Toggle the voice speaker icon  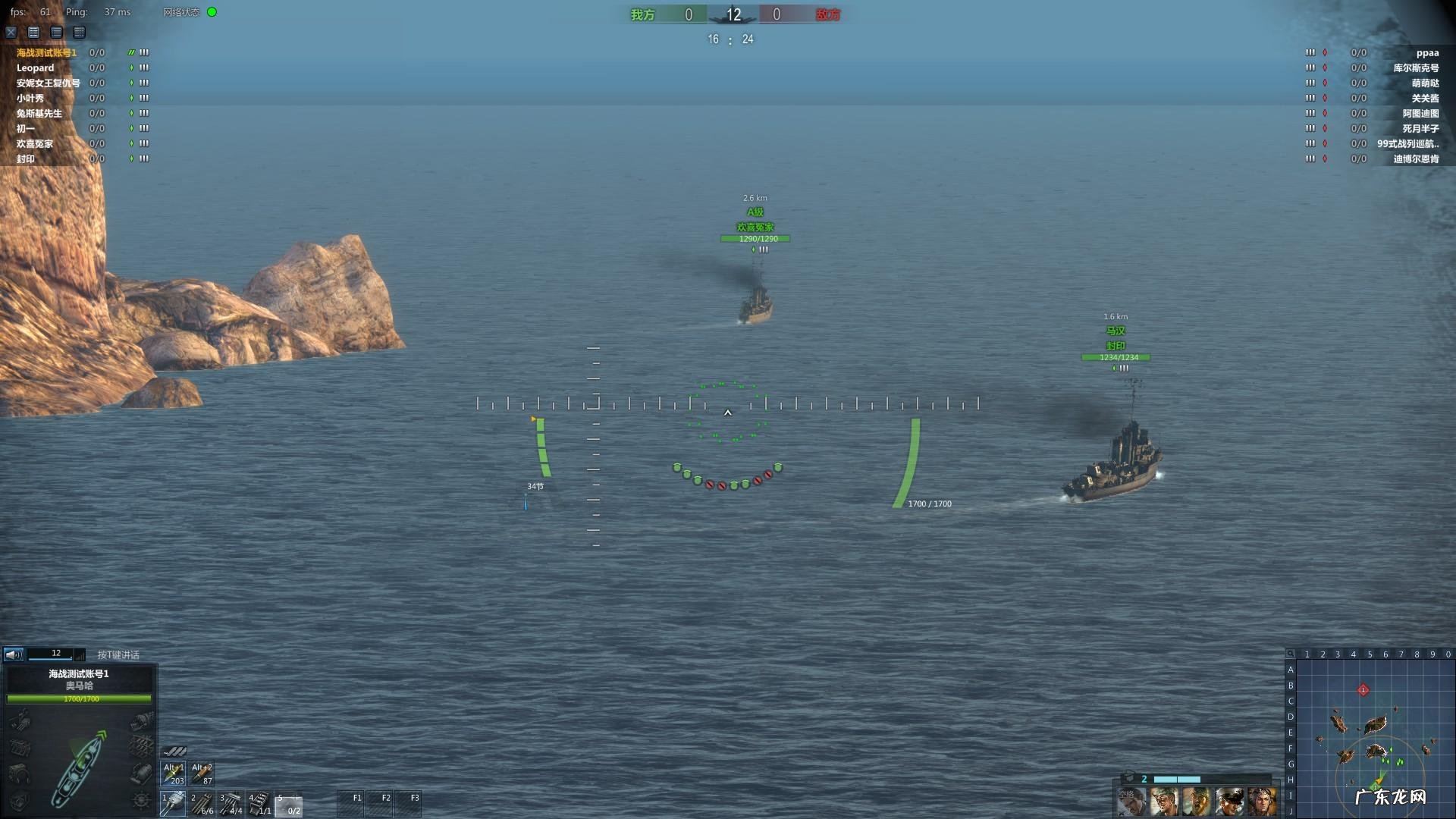[x=13, y=654]
